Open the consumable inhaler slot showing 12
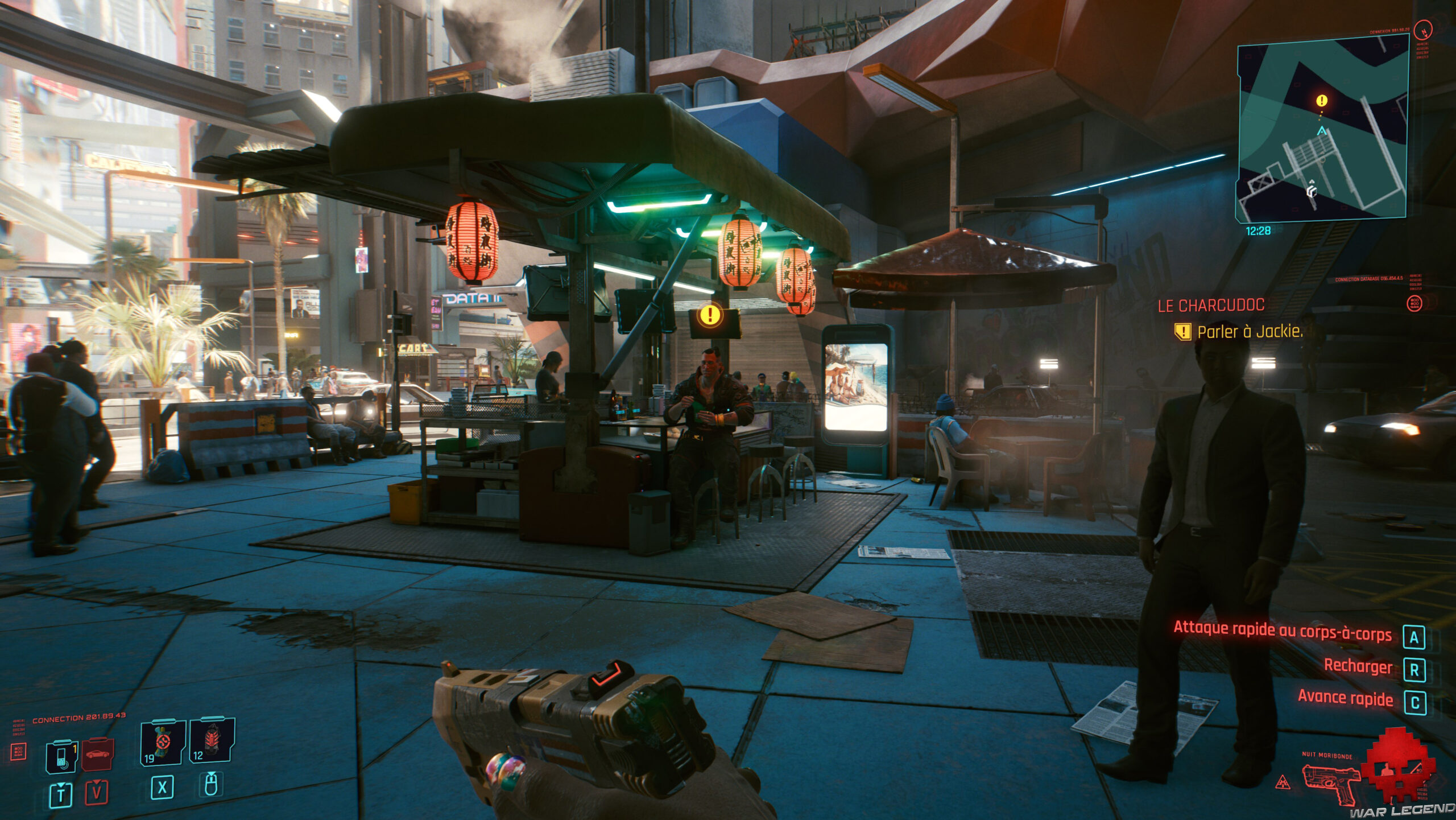 click(214, 742)
